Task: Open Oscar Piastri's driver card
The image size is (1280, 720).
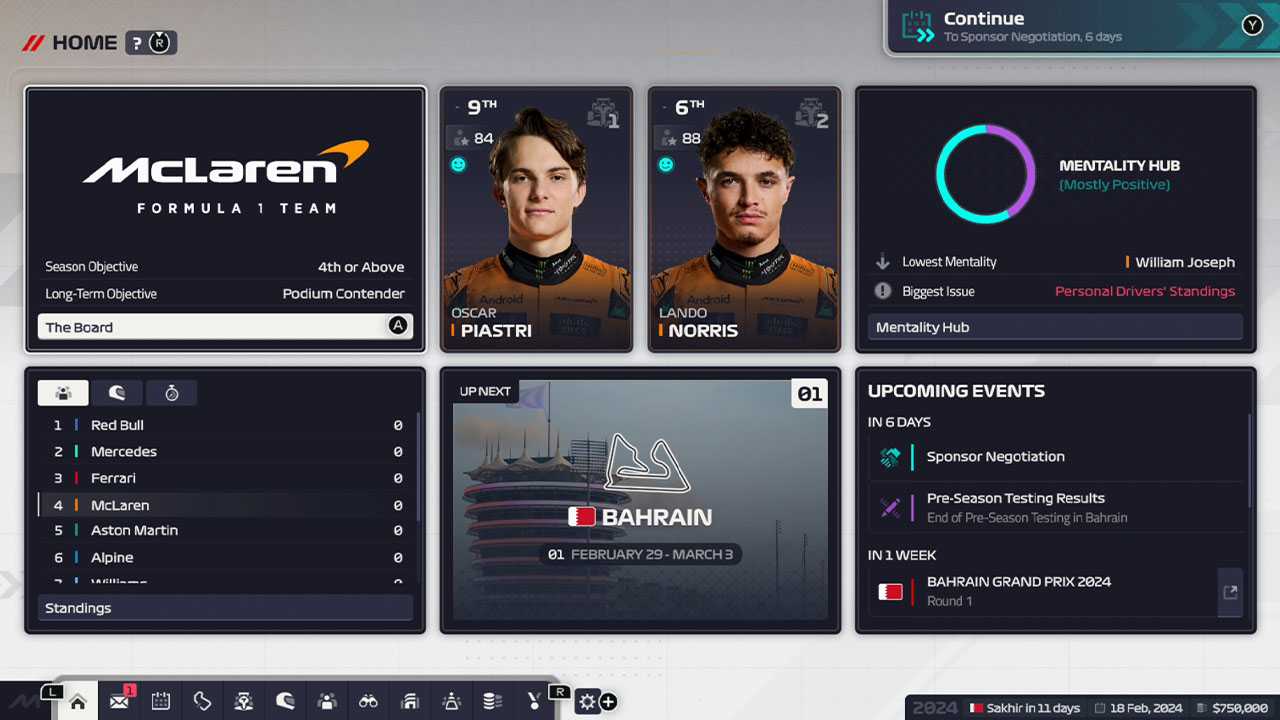Action: tap(536, 217)
